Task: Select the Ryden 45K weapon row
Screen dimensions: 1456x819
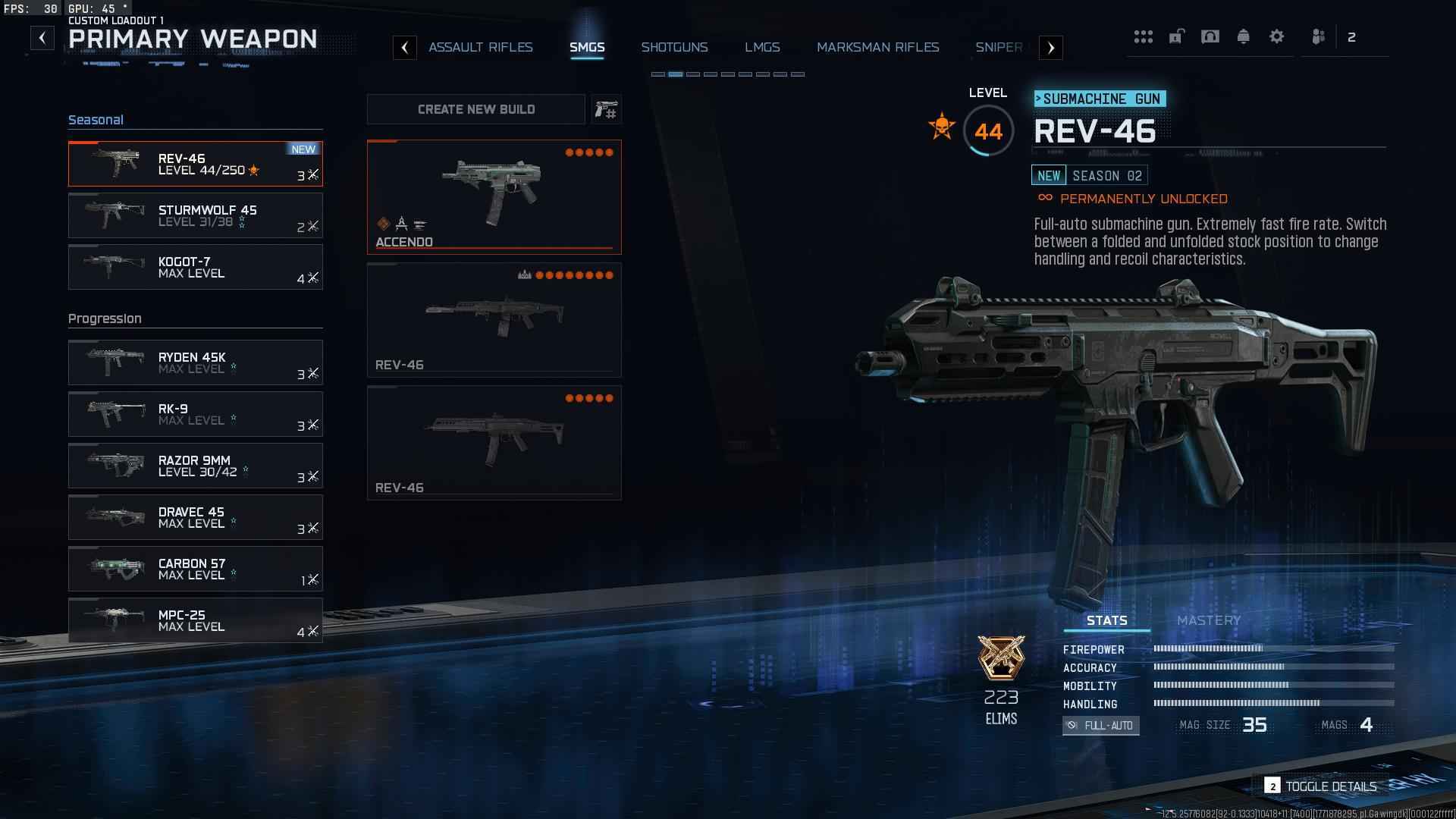Action: coord(195,362)
